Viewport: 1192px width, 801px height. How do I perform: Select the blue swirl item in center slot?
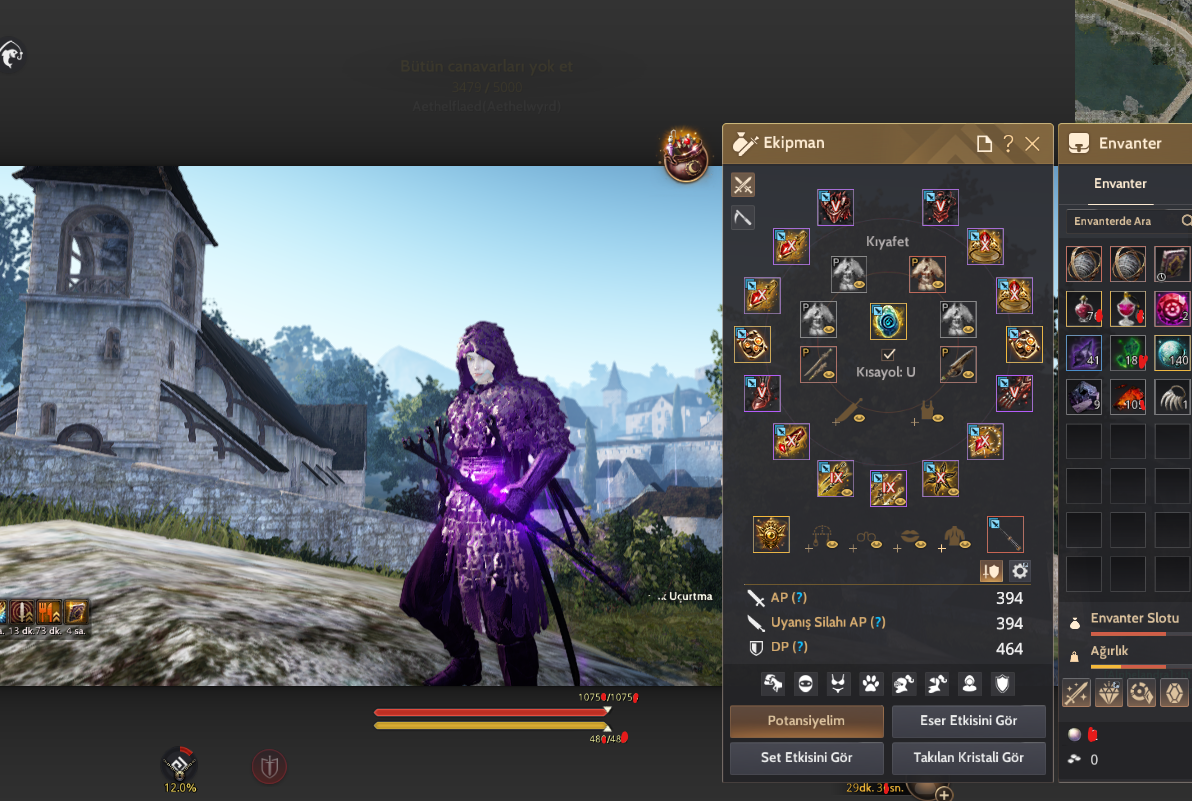pyautogui.click(x=888, y=321)
